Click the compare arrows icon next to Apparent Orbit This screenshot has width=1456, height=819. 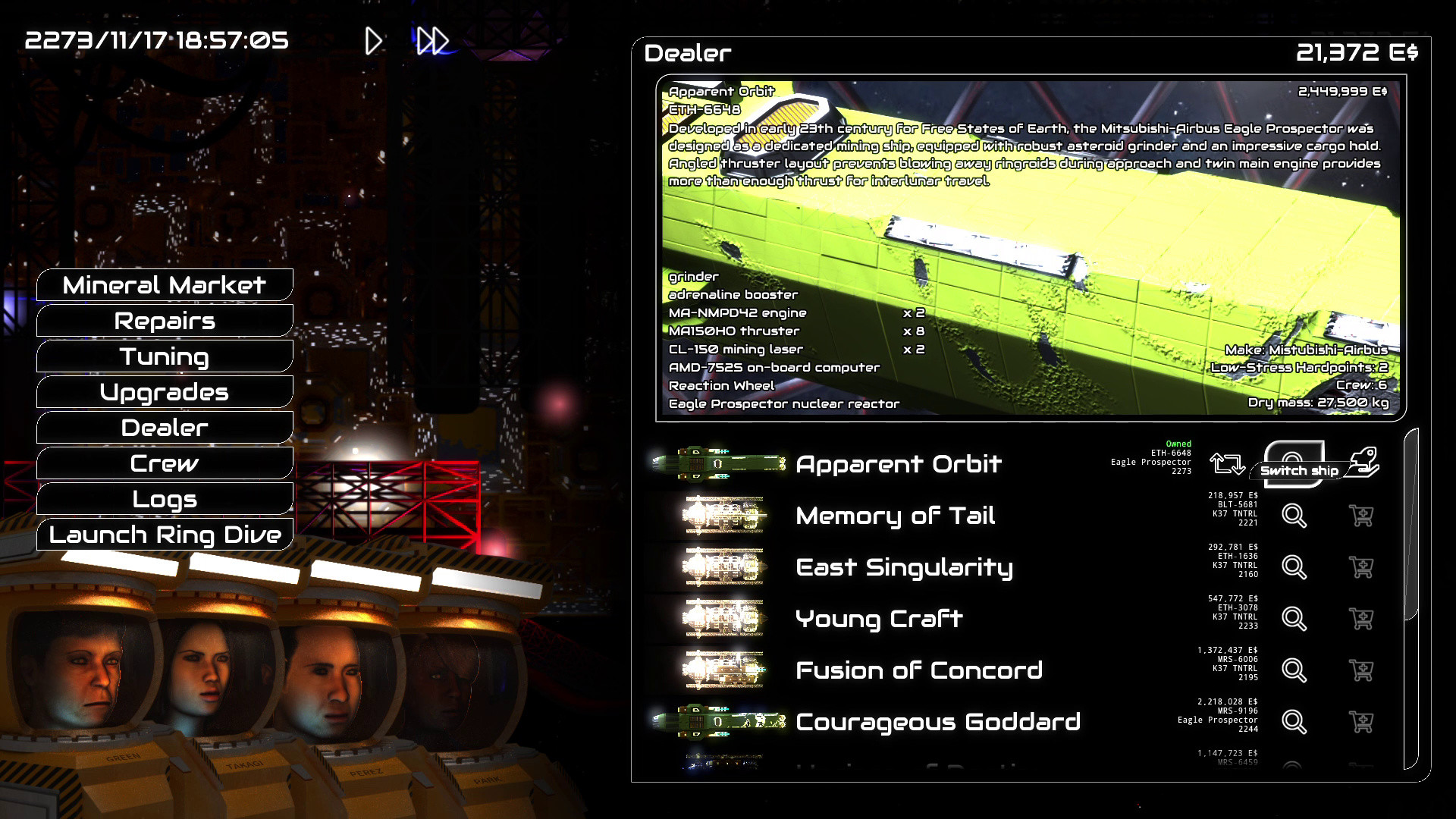pyautogui.click(x=1229, y=463)
